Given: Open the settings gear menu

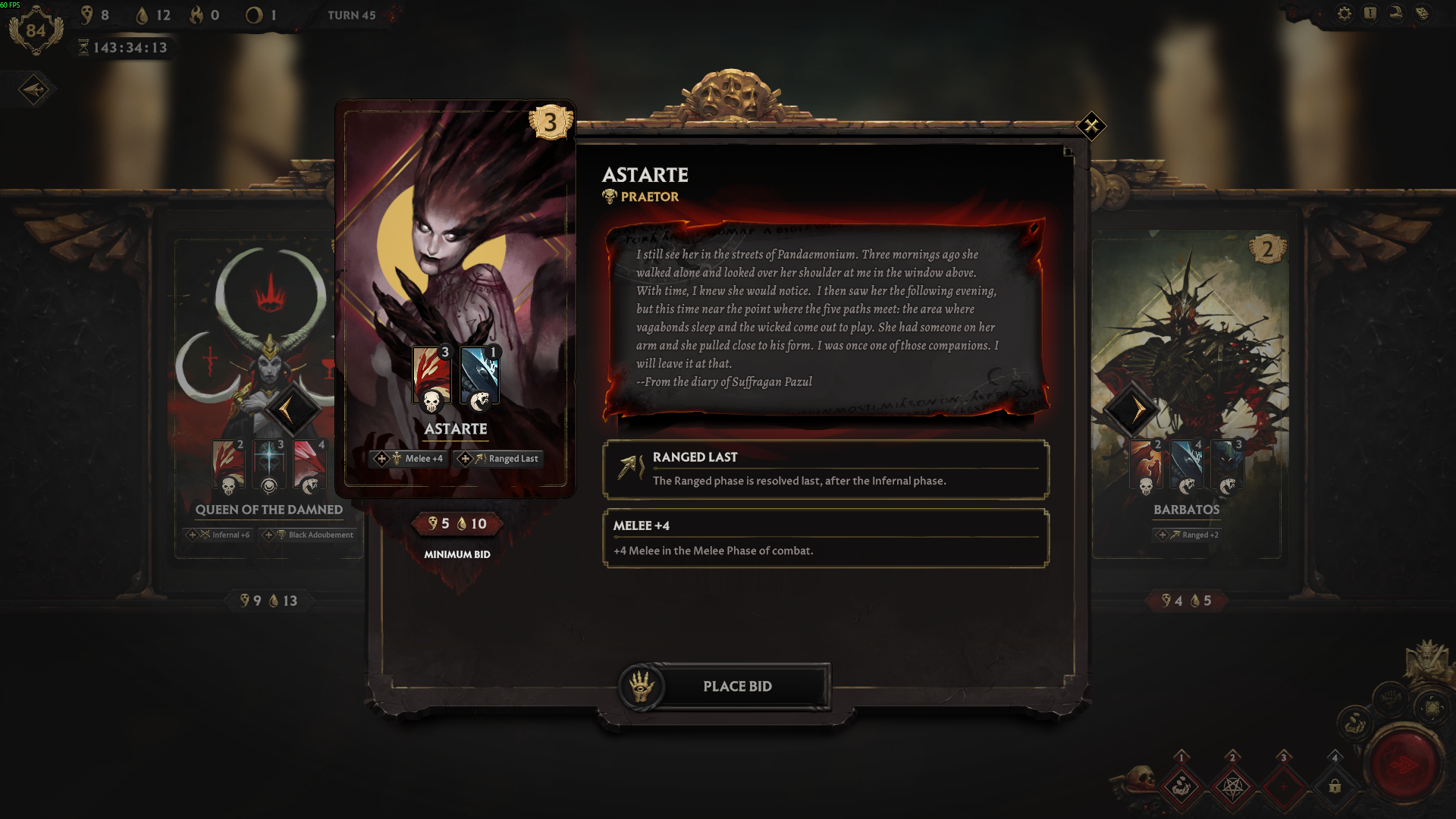Looking at the screenshot, I should [x=1345, y=14].
